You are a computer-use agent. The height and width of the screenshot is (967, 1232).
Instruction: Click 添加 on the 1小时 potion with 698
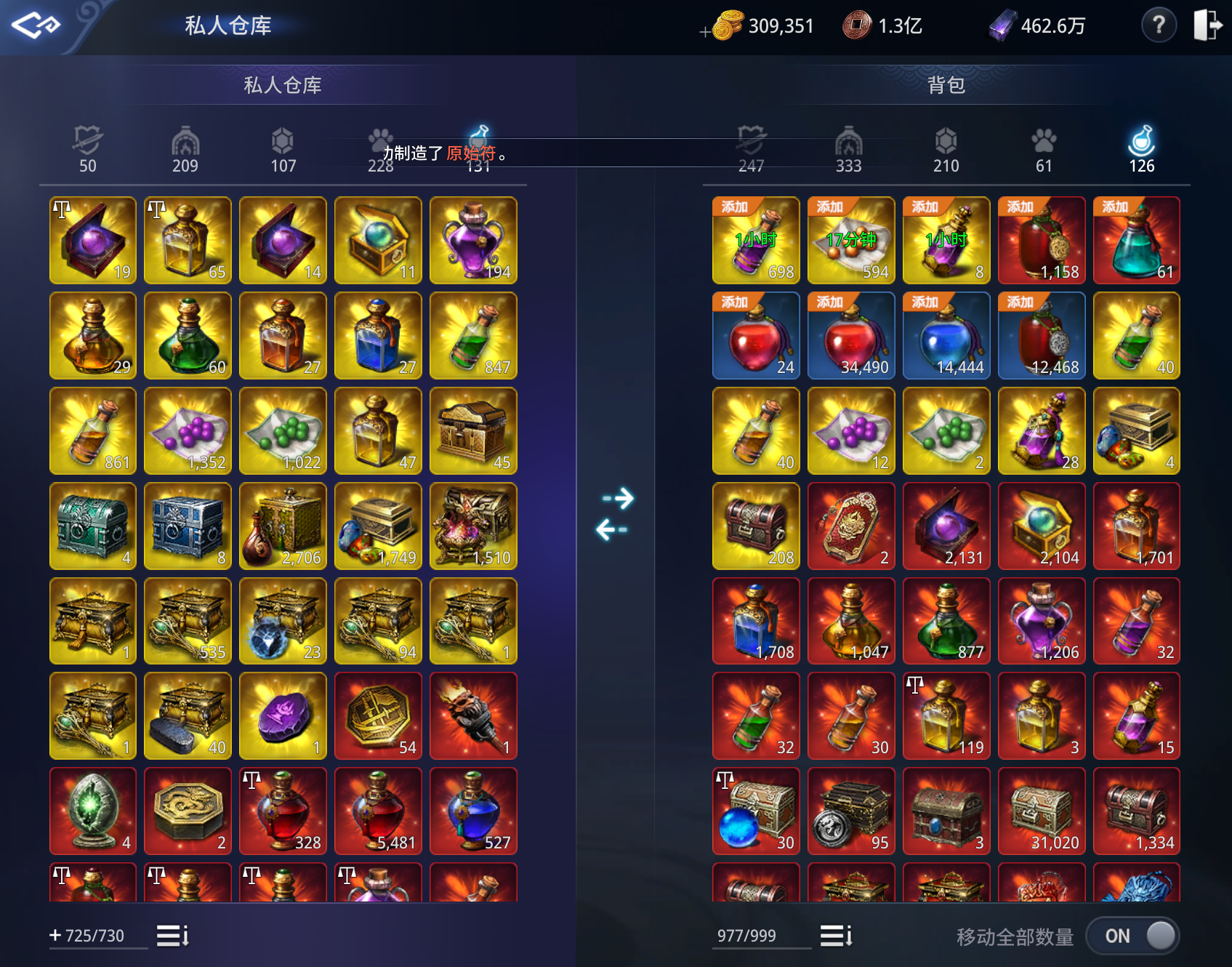pos(733,206)
